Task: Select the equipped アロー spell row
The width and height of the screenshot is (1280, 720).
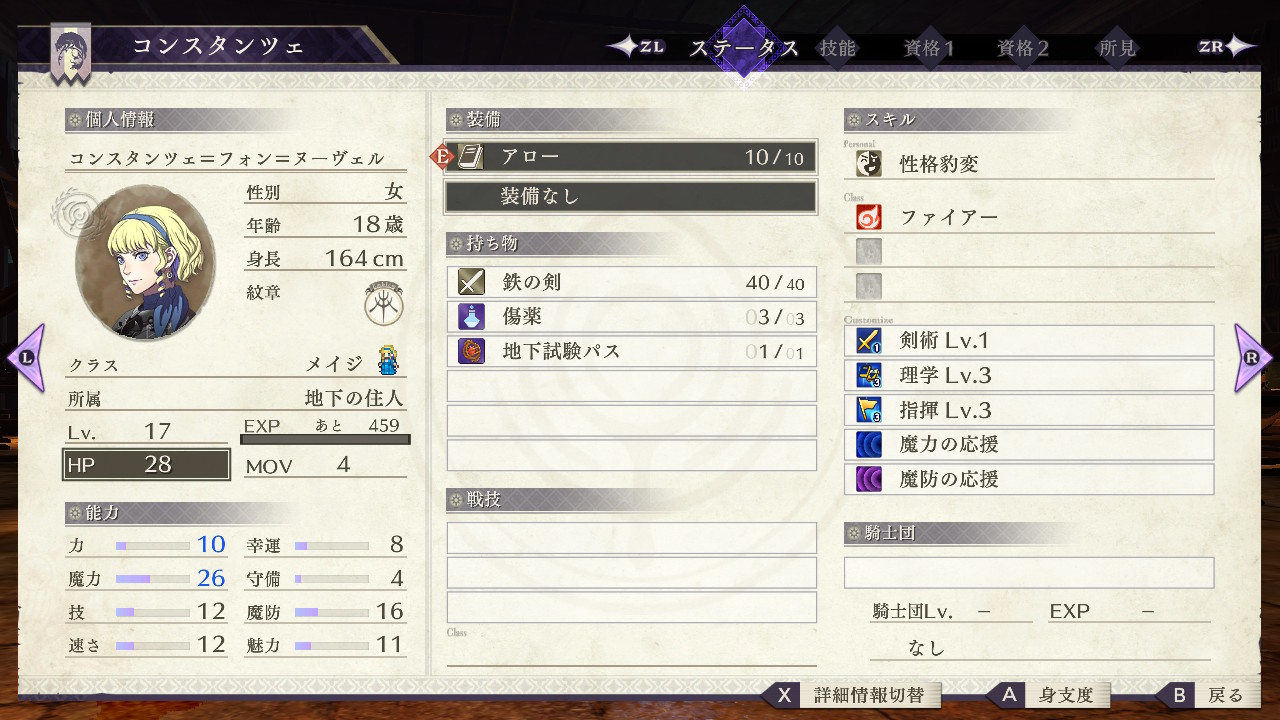Action: 631,157
